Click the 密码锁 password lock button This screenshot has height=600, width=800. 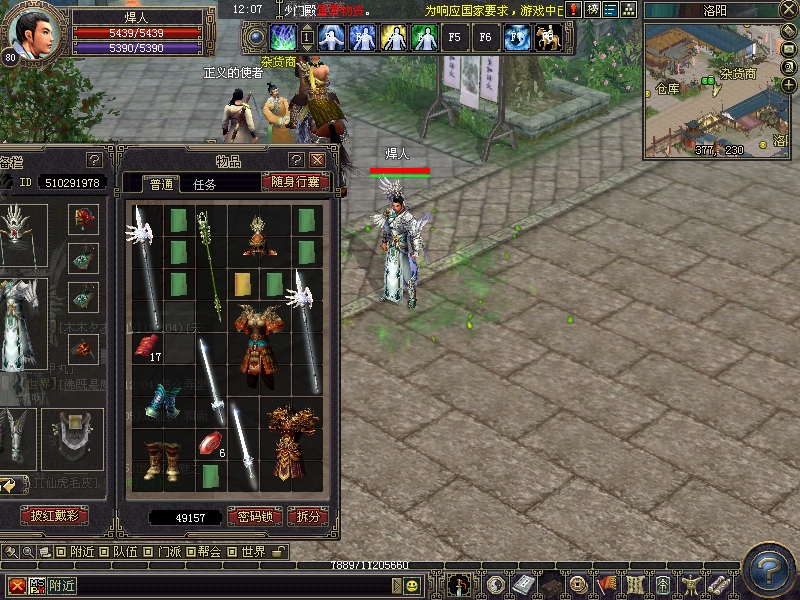click(254, 517)
